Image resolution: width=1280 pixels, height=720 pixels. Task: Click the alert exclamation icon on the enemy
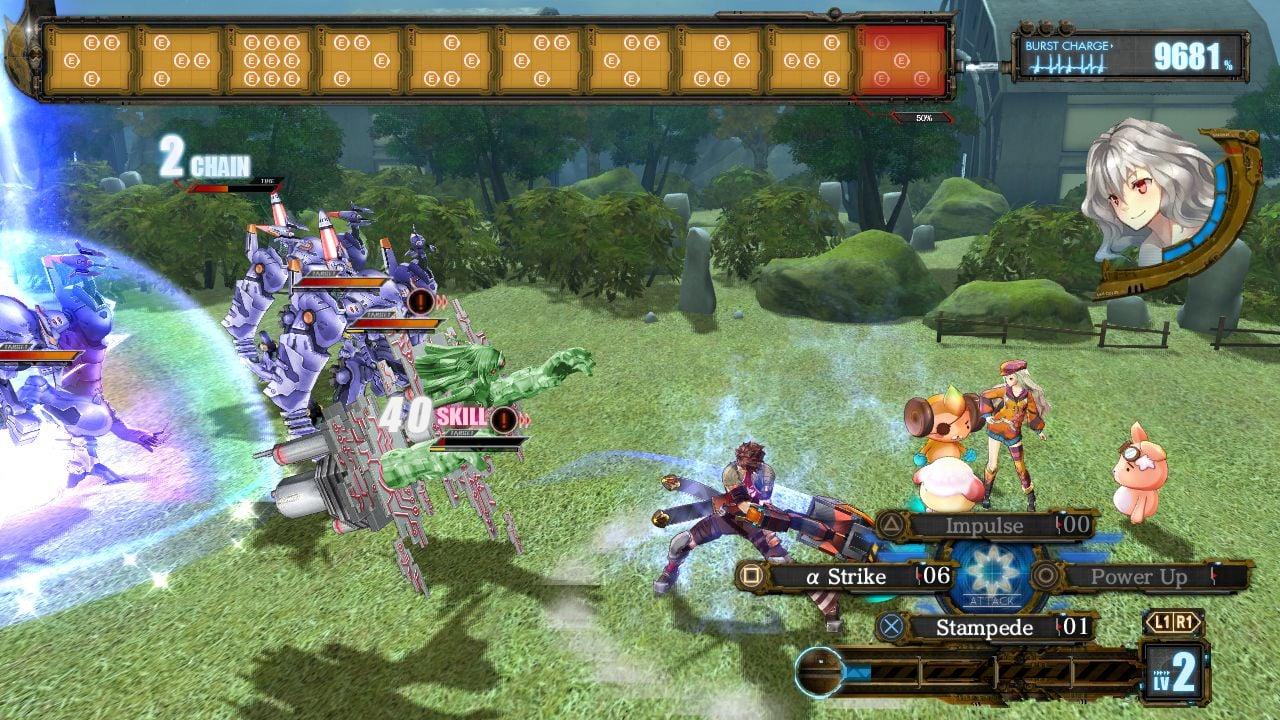[x=420, y=302]
